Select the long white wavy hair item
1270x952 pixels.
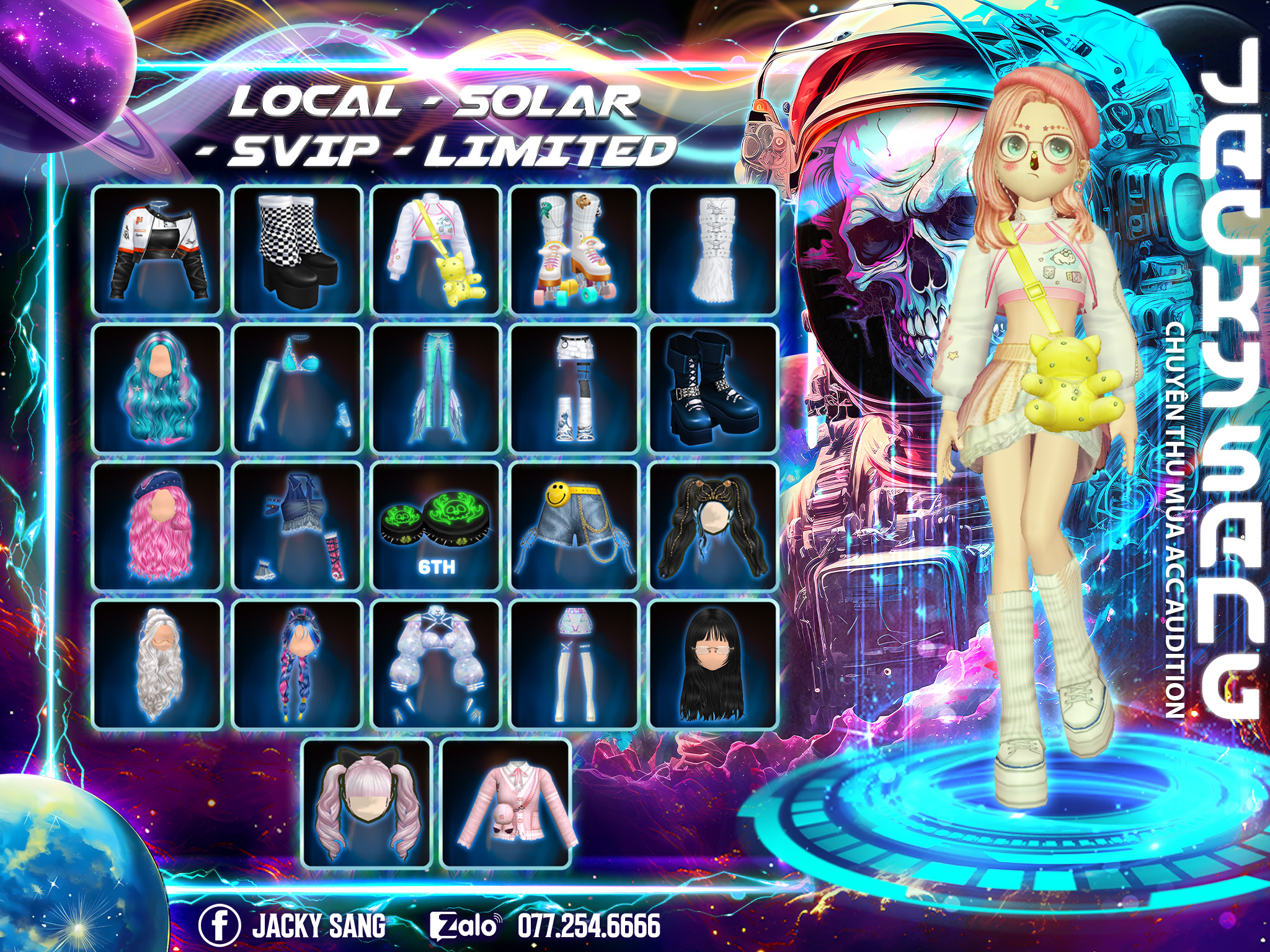point(158,664)
